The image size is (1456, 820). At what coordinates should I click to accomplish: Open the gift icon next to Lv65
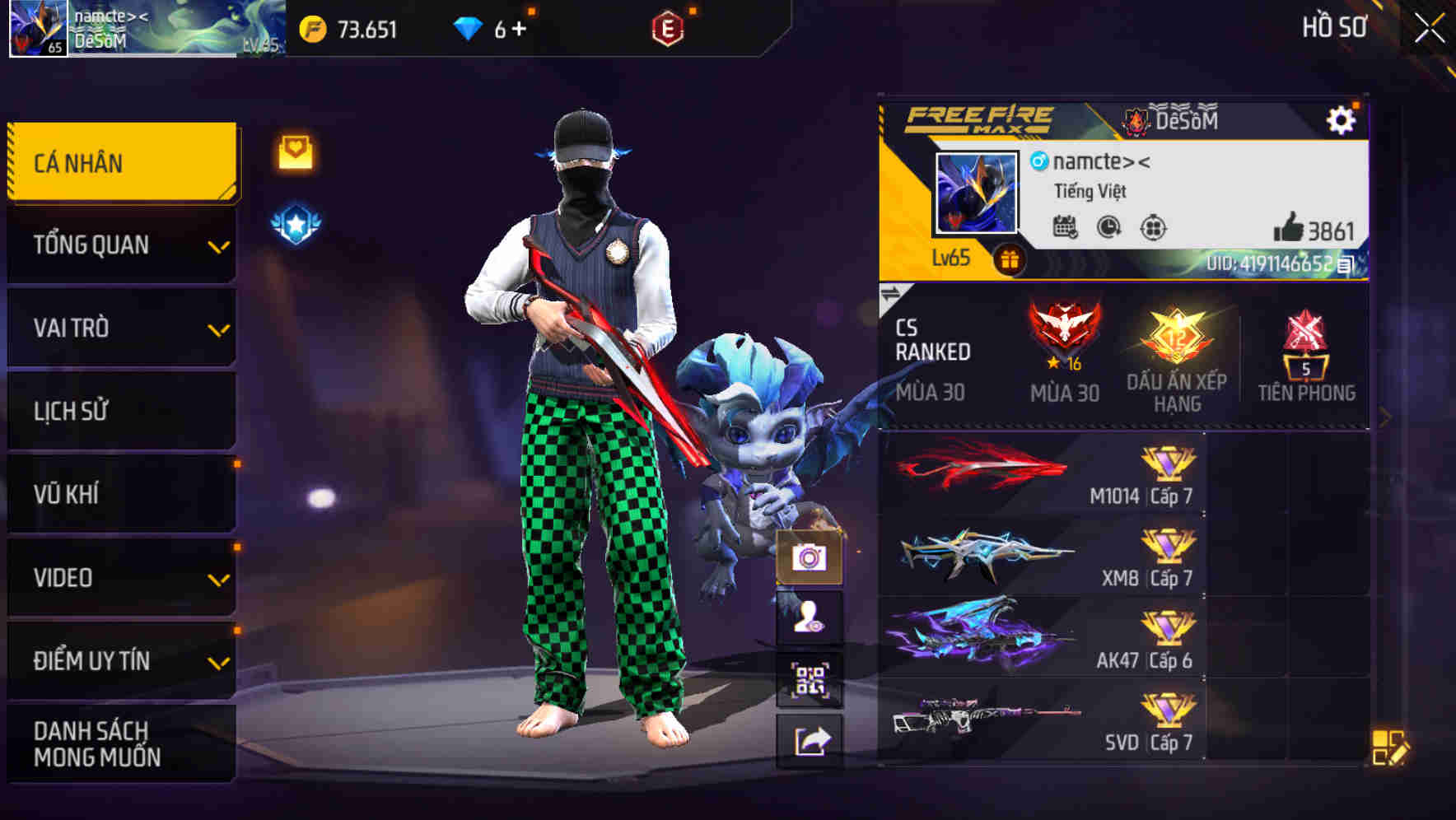pos(1010,258)
